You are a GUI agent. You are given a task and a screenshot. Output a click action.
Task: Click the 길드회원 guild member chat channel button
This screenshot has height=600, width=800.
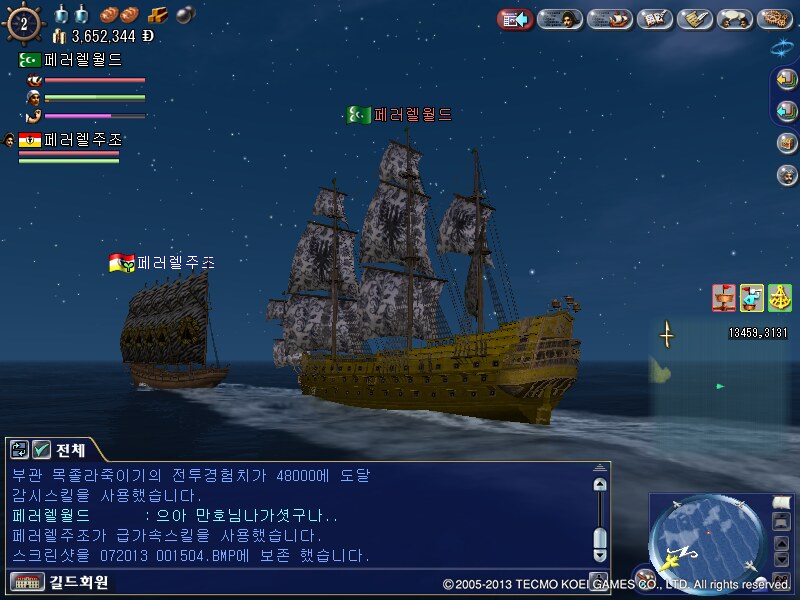(60, 582)
